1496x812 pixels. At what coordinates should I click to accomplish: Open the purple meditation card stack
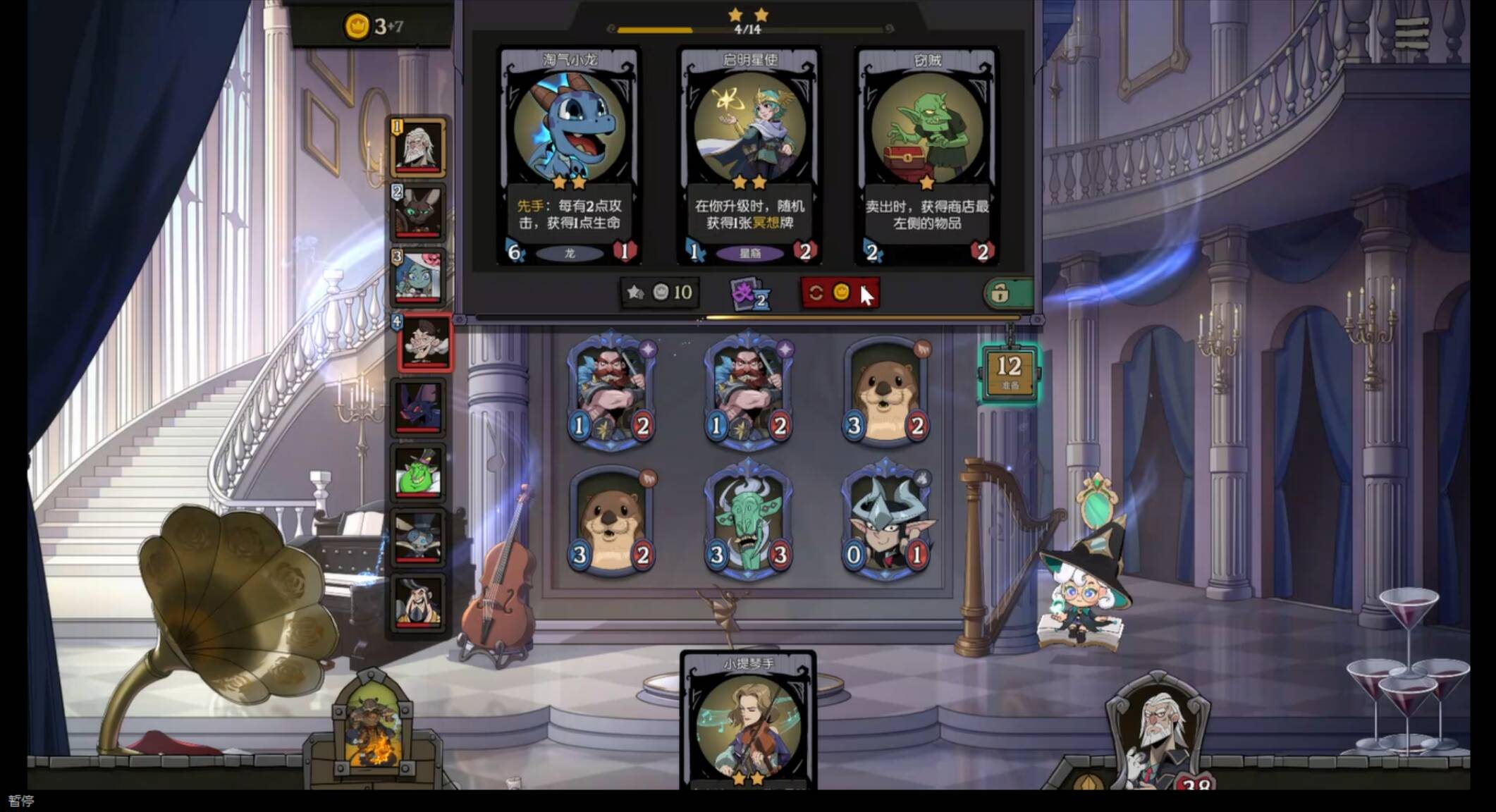(x=749, y=293)
